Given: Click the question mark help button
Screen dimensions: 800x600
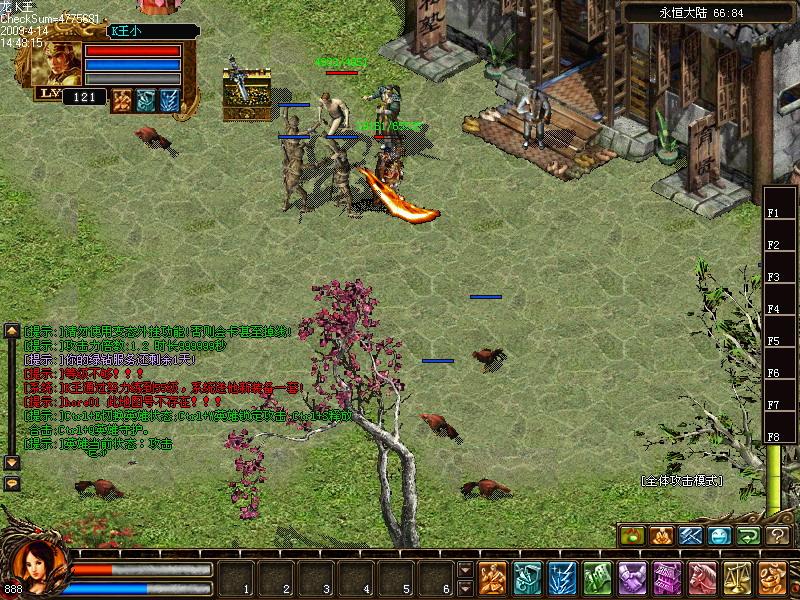Looking at the screenshot, I should pos(779,536).
